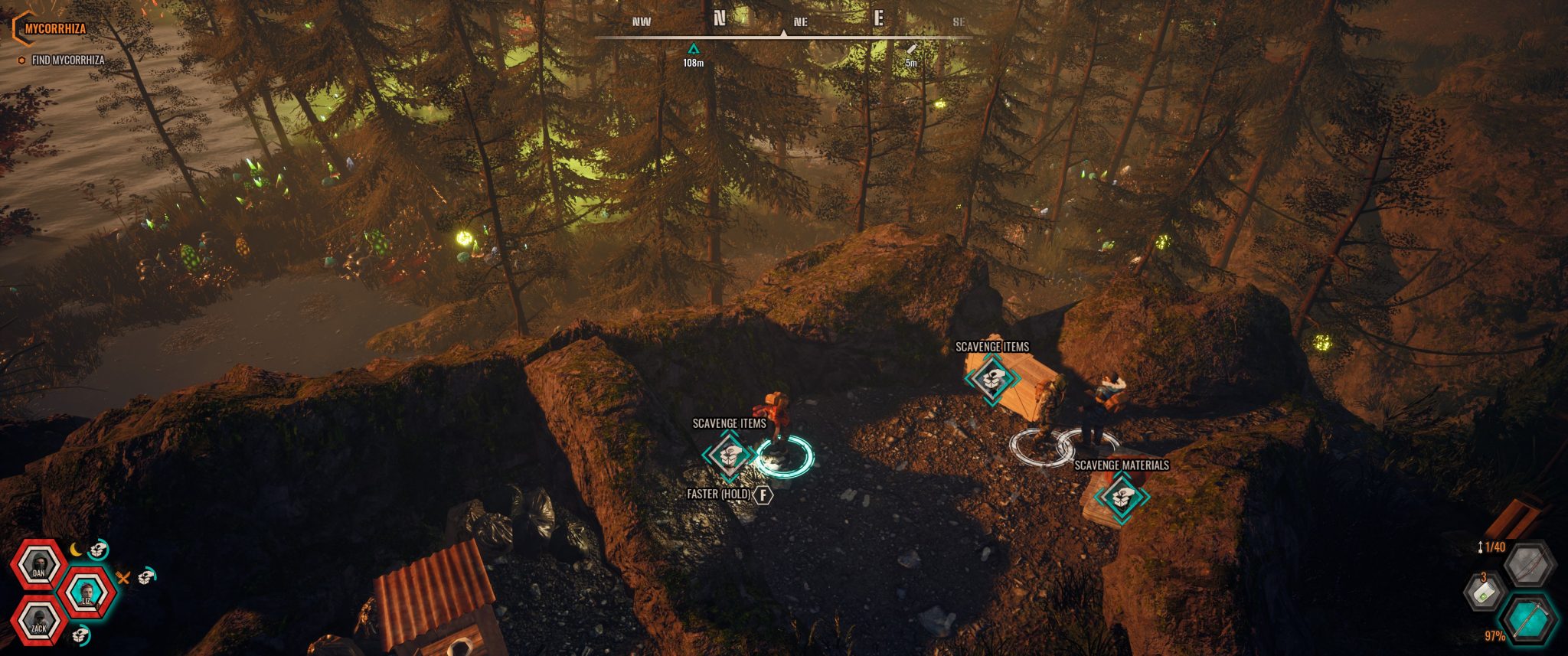Click the Find Mycorrhiza objective
This screenshot has width=1568, height=656.
[x=67, y=60]
